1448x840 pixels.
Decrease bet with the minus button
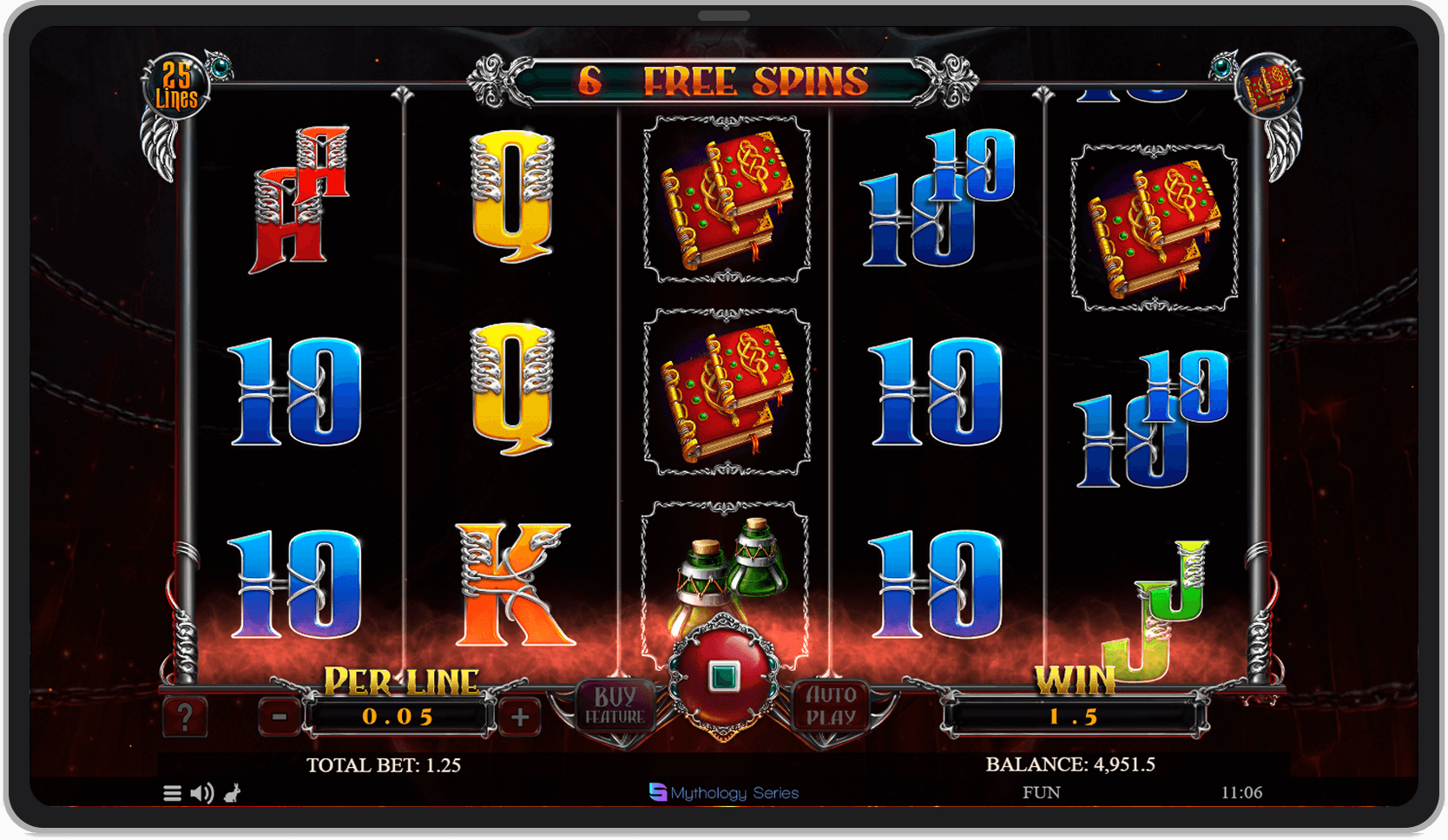tap(278, 717)
